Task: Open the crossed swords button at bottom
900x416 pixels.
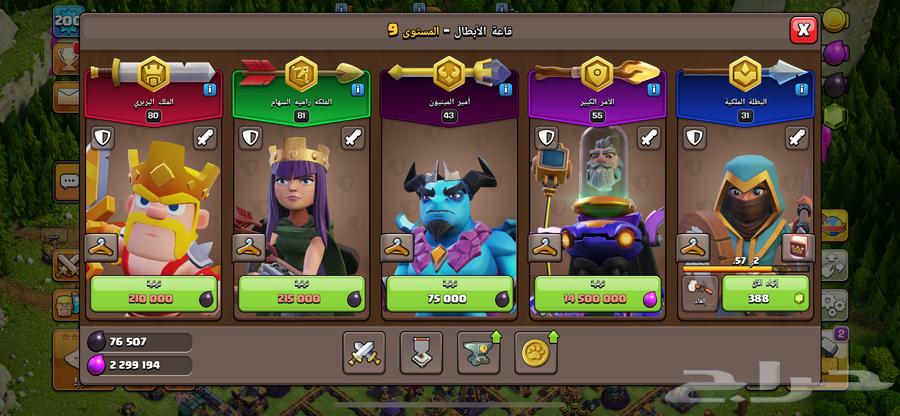Action: point(363,350)
